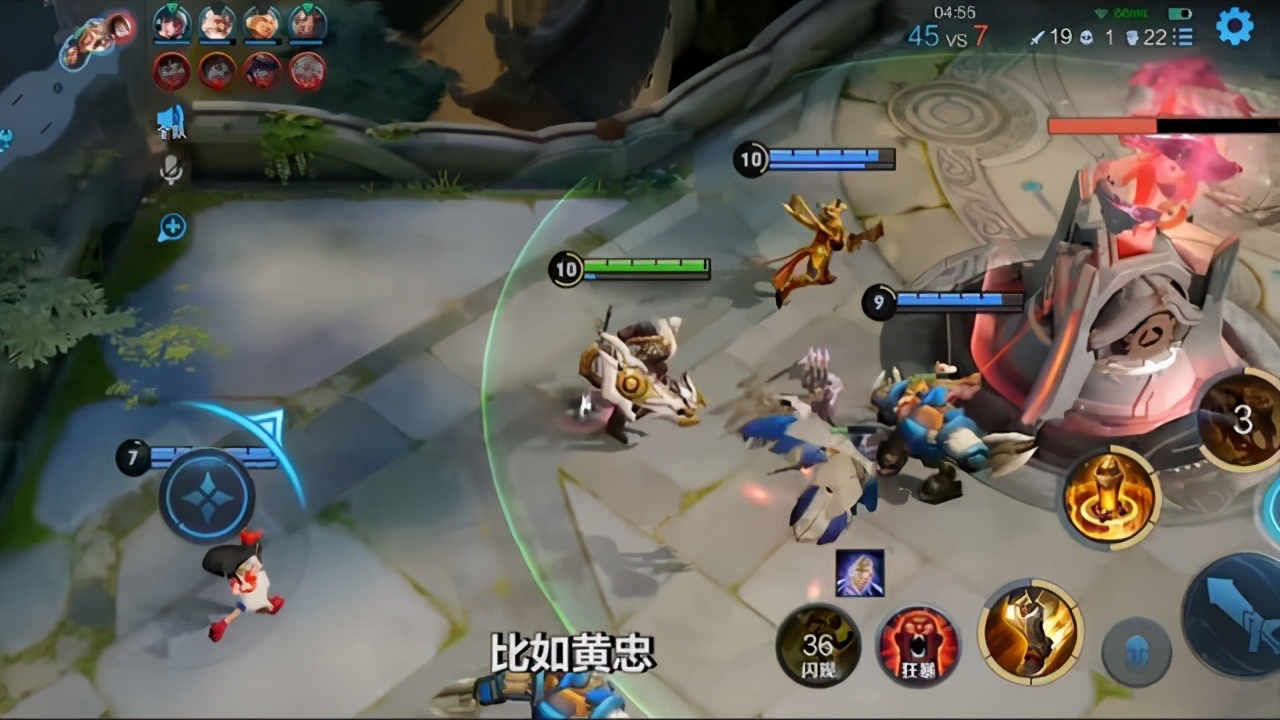Viewport: 1280px width, 720px height.
Task: Show the scoreboard list panel
Action: pyautogui.click(x=1184, y=37)
